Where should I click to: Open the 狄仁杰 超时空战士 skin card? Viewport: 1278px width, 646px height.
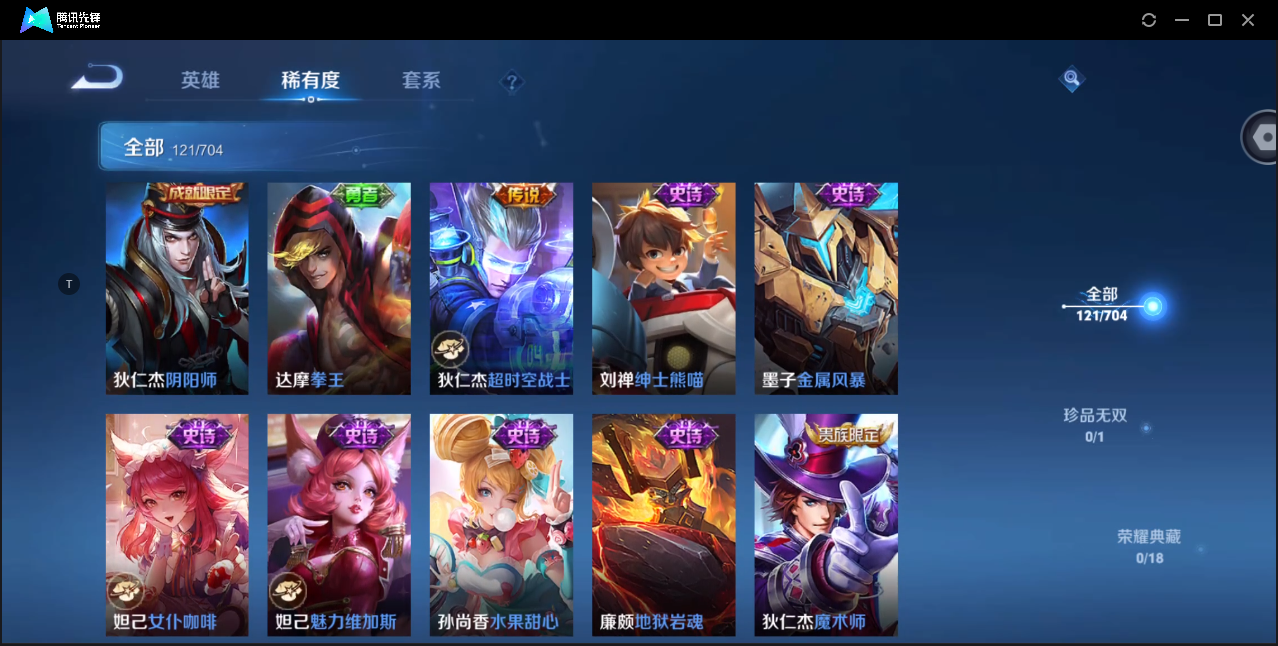(501, 289)
